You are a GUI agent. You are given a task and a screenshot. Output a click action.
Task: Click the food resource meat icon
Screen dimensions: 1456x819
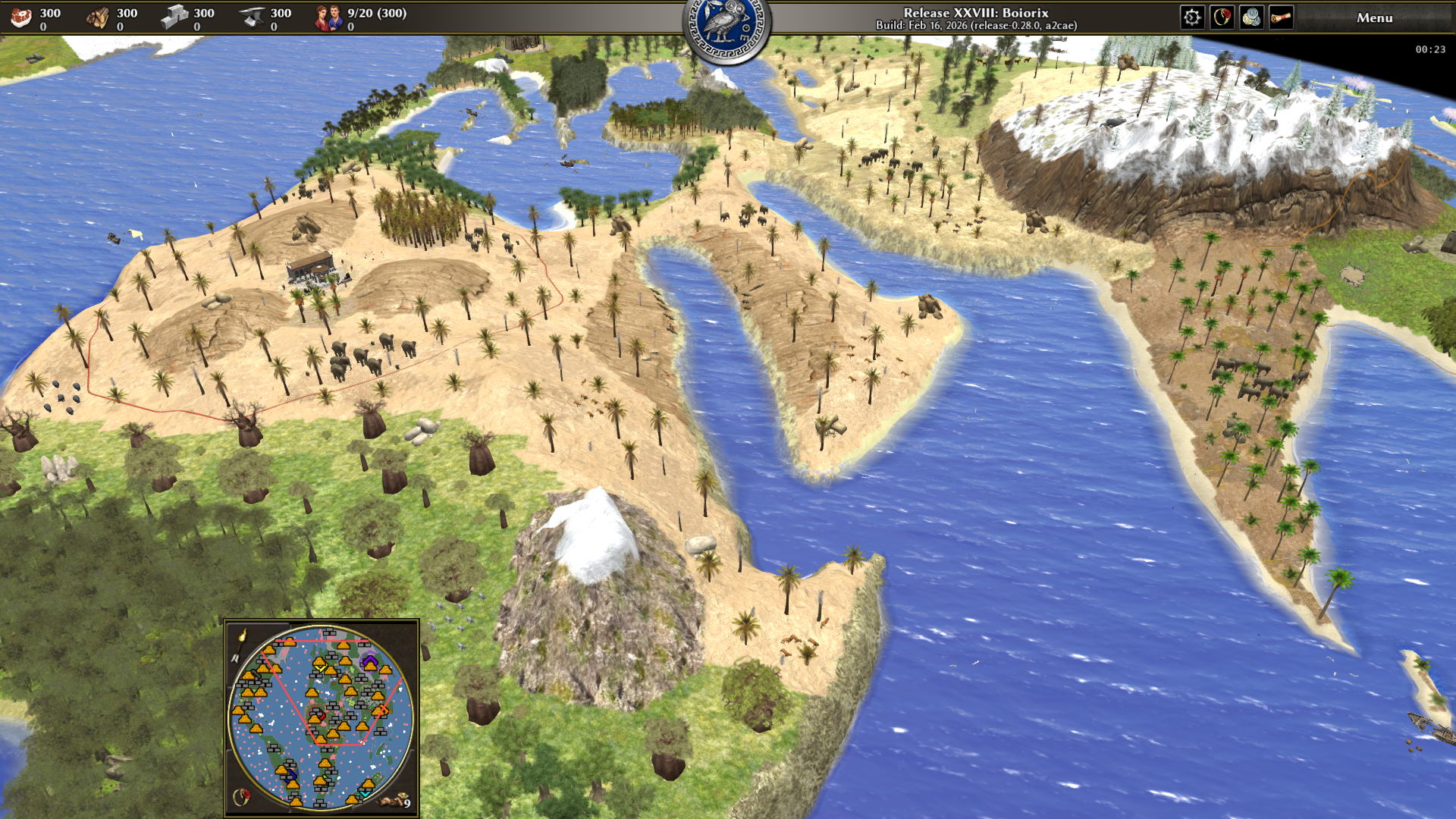(21, 17)
